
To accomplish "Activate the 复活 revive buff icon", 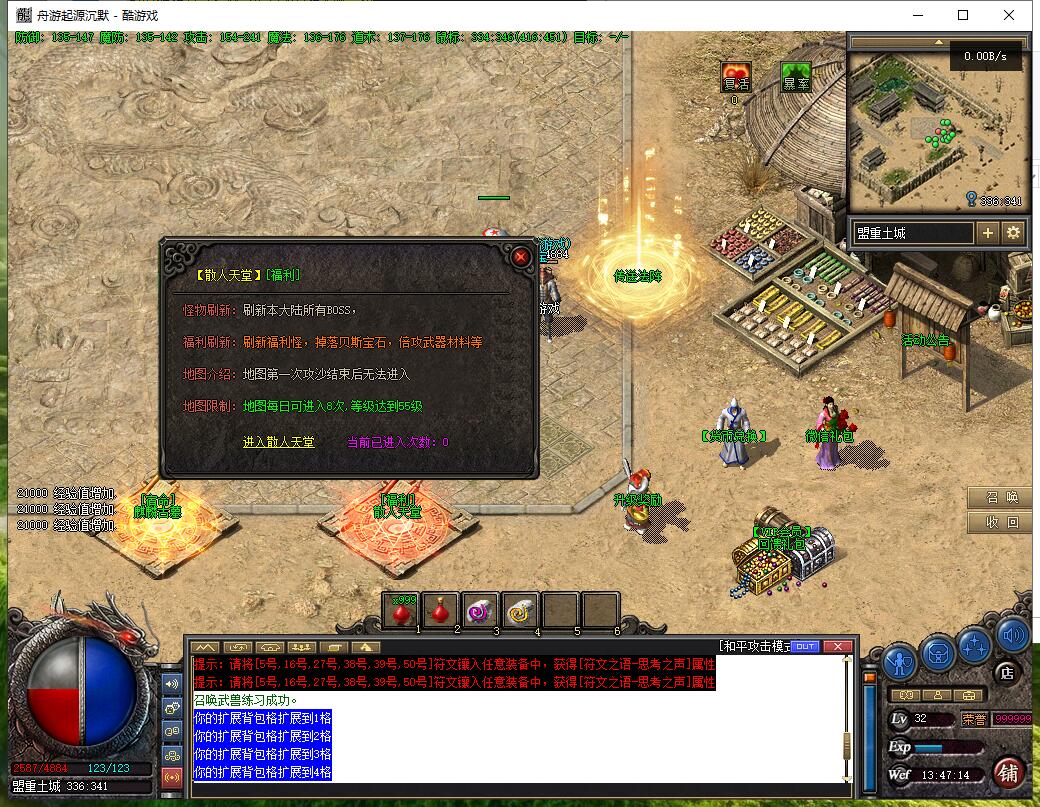I will pyautogui.click(x=736, y=77).
